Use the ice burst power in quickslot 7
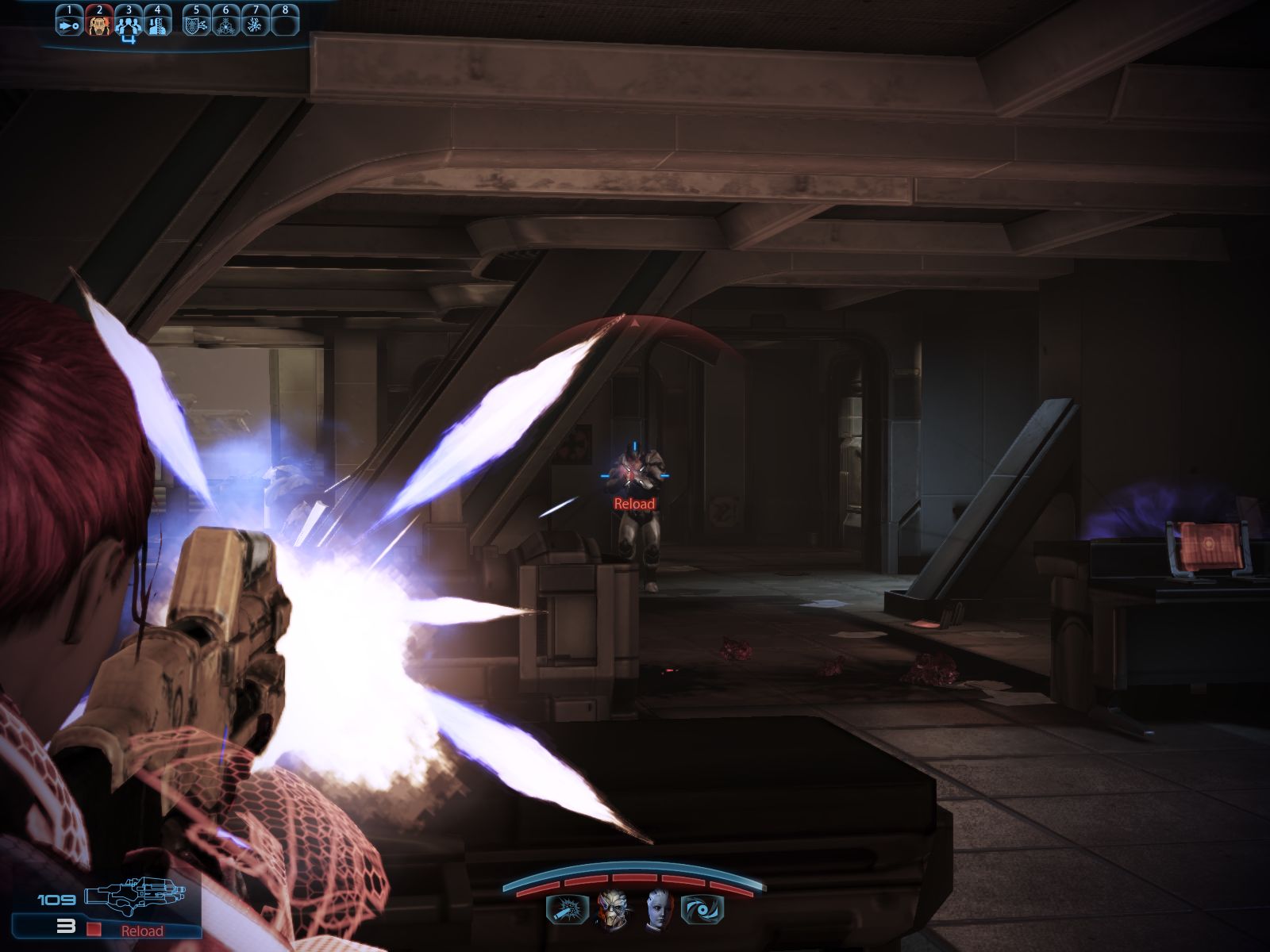This screenshot has height=952, width=1270. tap(255, 25)
